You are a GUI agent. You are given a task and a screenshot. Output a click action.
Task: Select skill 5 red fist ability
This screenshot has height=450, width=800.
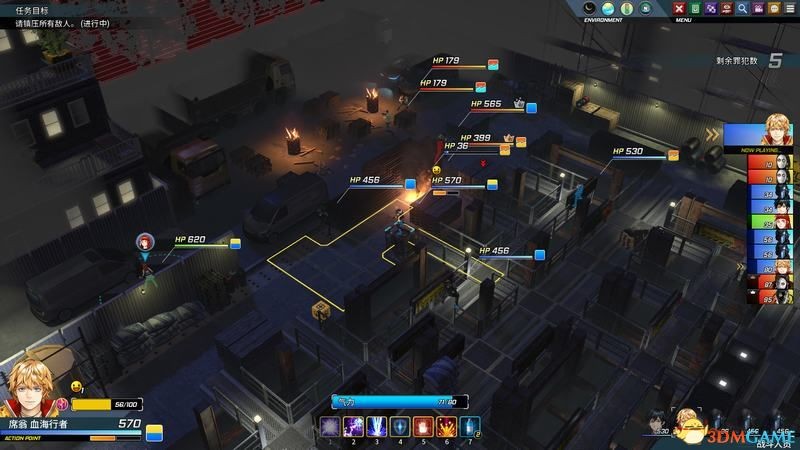click(x=423, y=426)
